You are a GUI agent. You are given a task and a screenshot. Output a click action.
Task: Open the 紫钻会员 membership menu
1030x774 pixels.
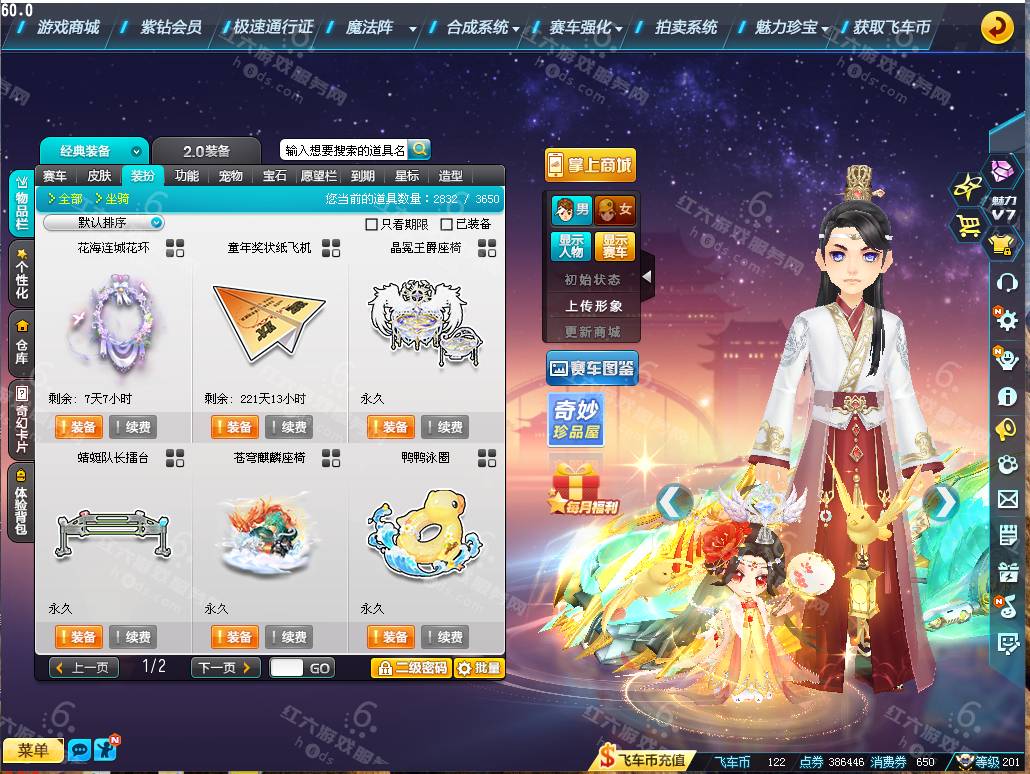170,27
